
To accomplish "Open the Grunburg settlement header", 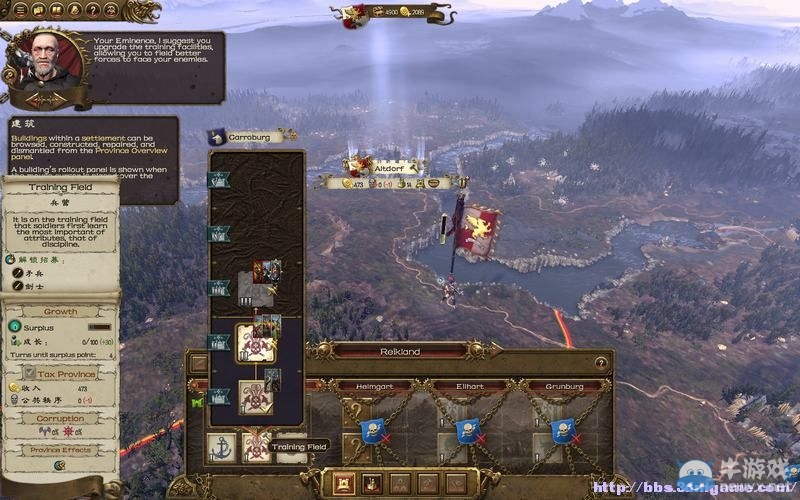I will (x=564, y=385).
